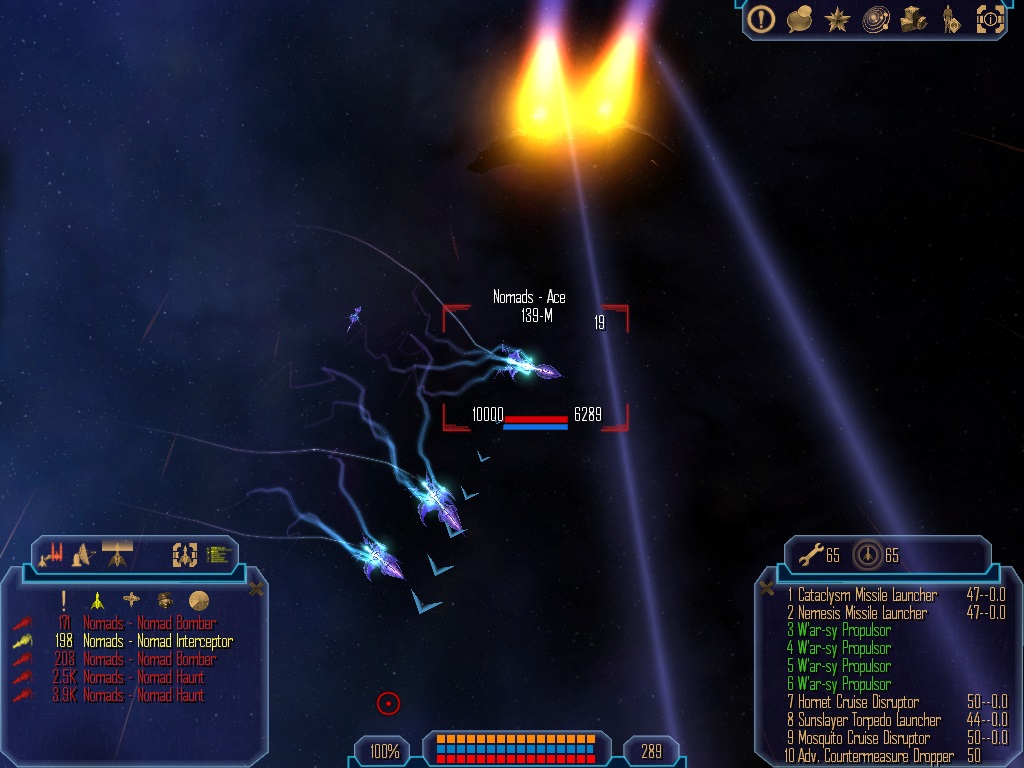This screenshot has width=1024, height=768.
Task: Open the exclamation mark mission log icon
Action: [x=762, y=19]
